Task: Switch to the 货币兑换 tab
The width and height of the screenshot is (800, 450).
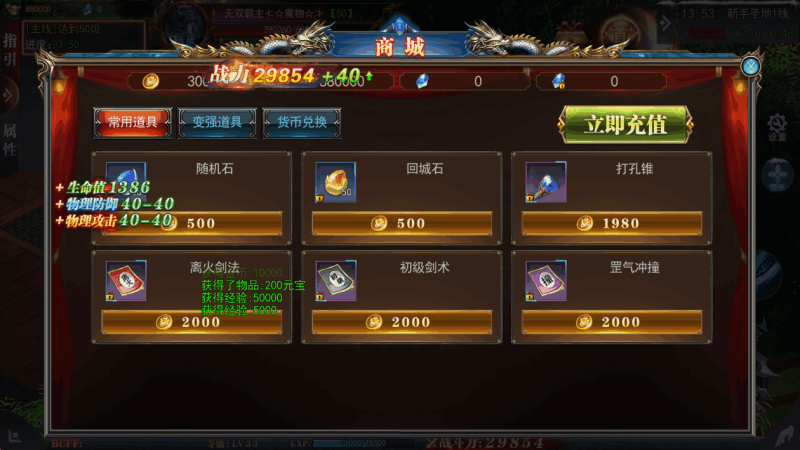Action: (302, 122)
